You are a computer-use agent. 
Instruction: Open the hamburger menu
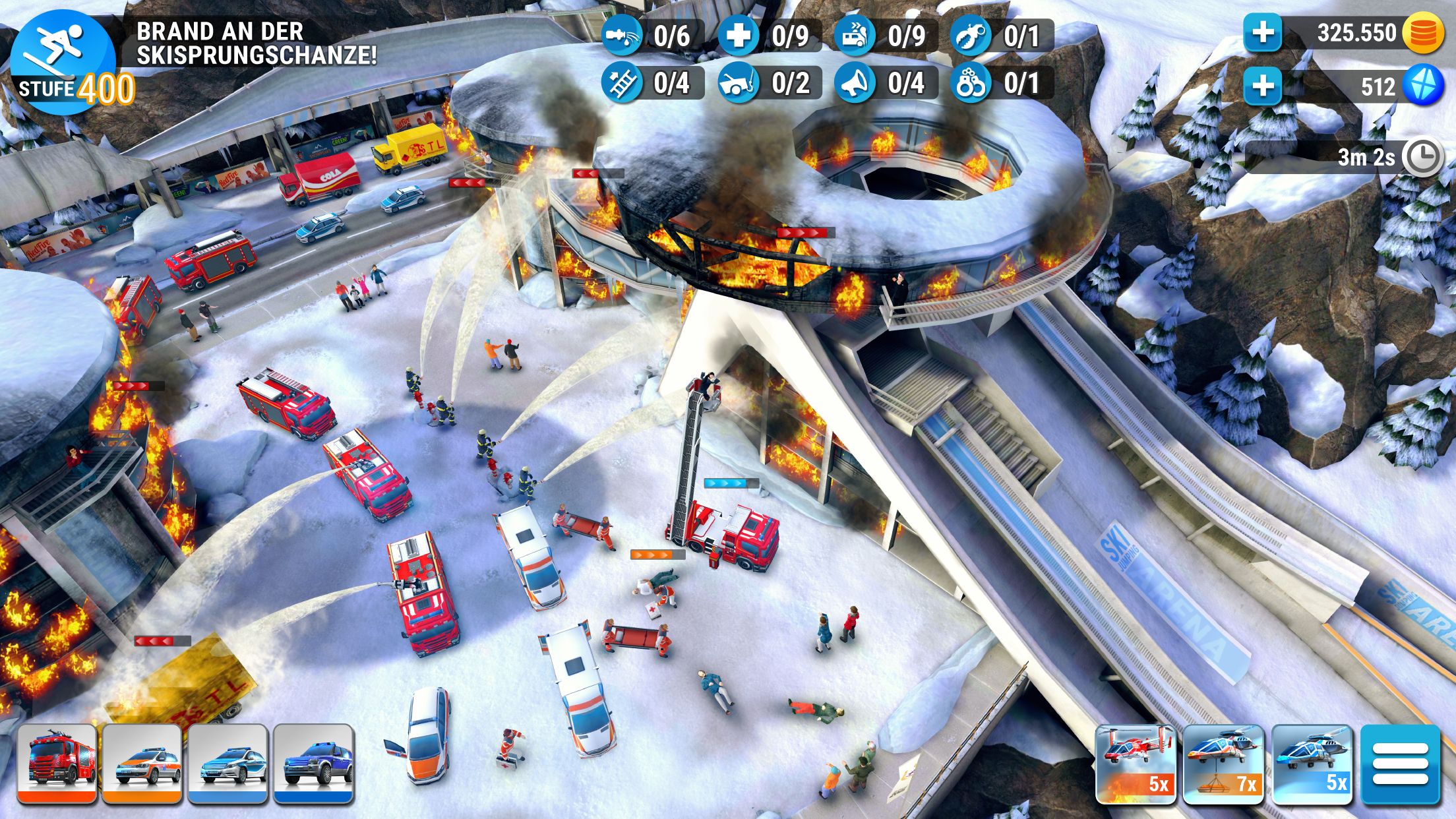[x=1400, y=764]
